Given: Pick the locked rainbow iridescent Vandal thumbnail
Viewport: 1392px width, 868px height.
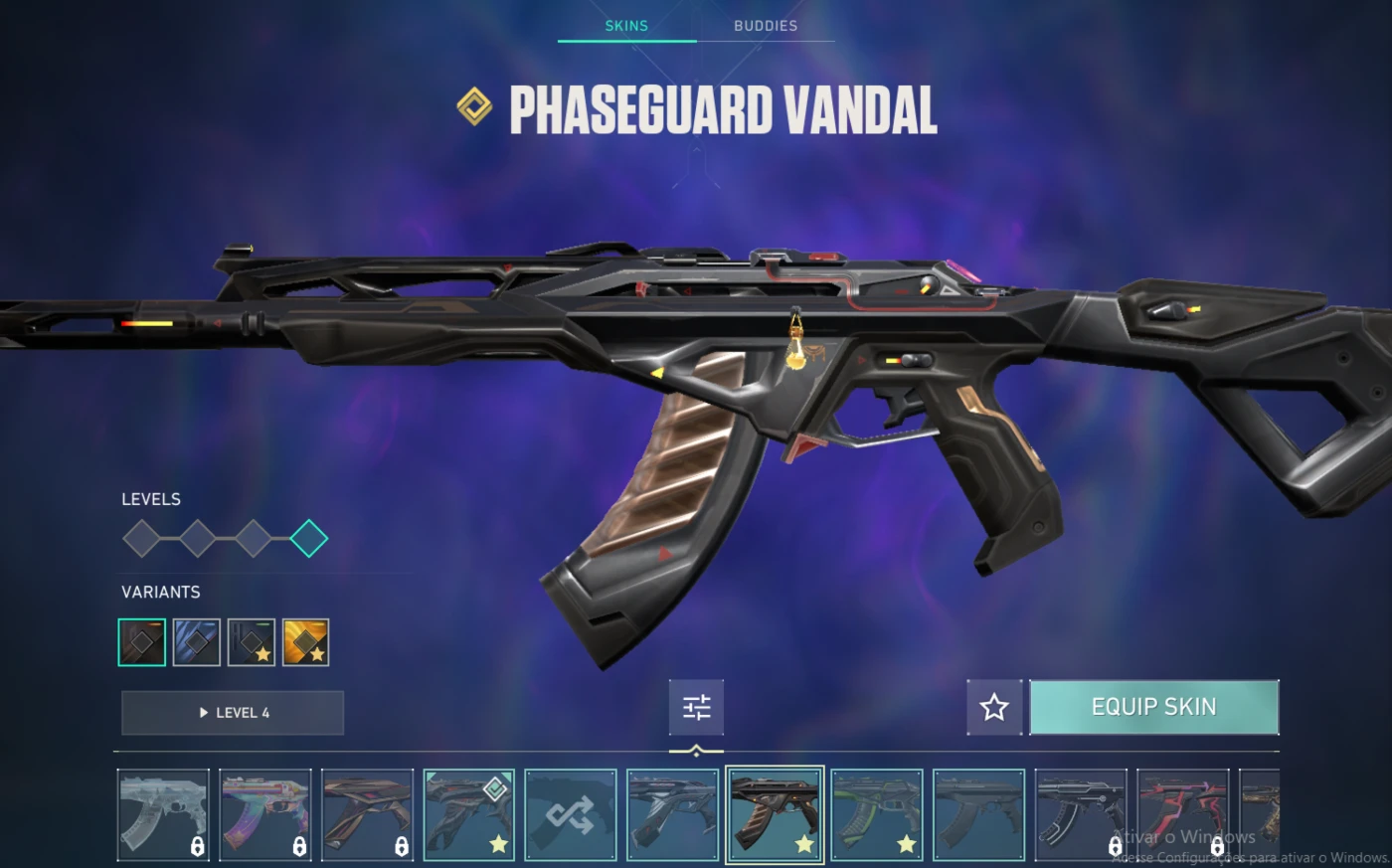Looking at the screenshot, I should point(264,814).
